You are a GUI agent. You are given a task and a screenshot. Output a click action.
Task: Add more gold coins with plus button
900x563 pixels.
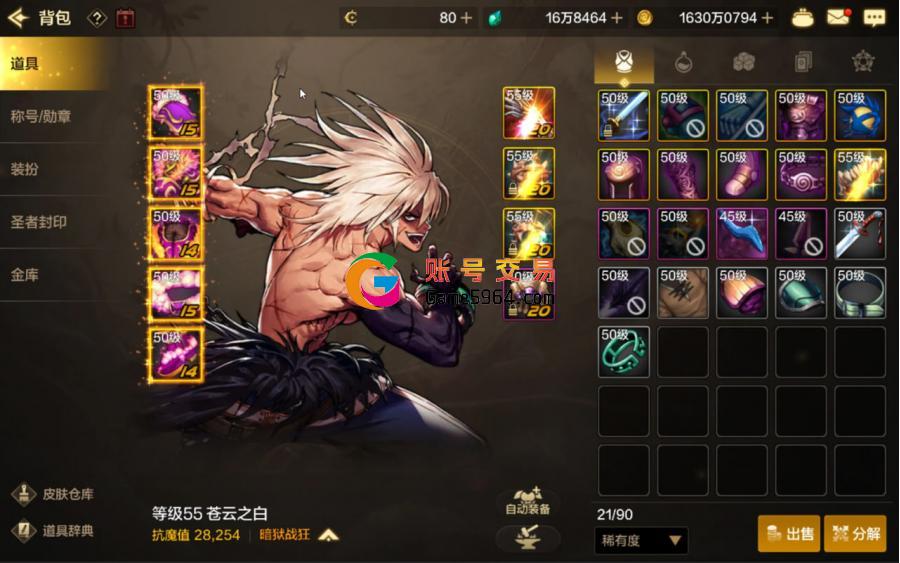coord(767,17)
